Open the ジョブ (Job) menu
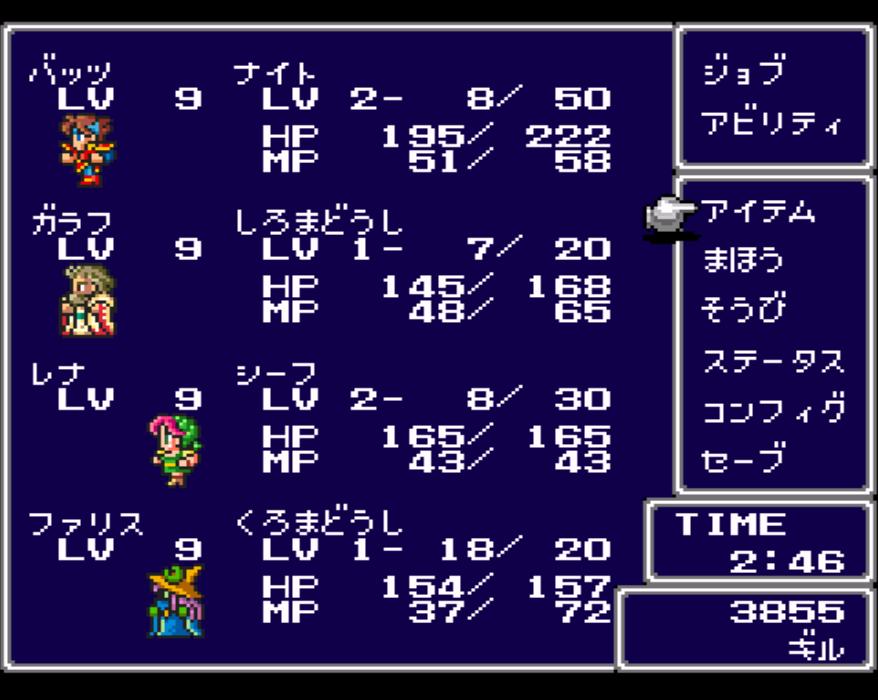878x700 pixels. [x=743, y=73]
